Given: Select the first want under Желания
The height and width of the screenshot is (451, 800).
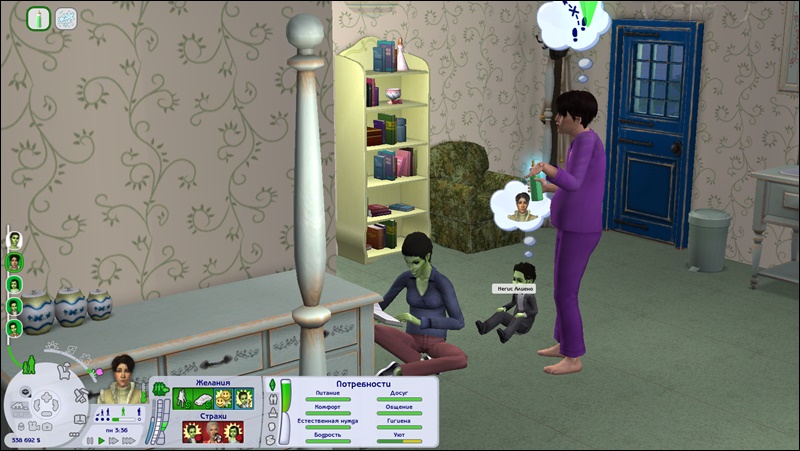Looking at the screenshot, I should coord(183,399).
